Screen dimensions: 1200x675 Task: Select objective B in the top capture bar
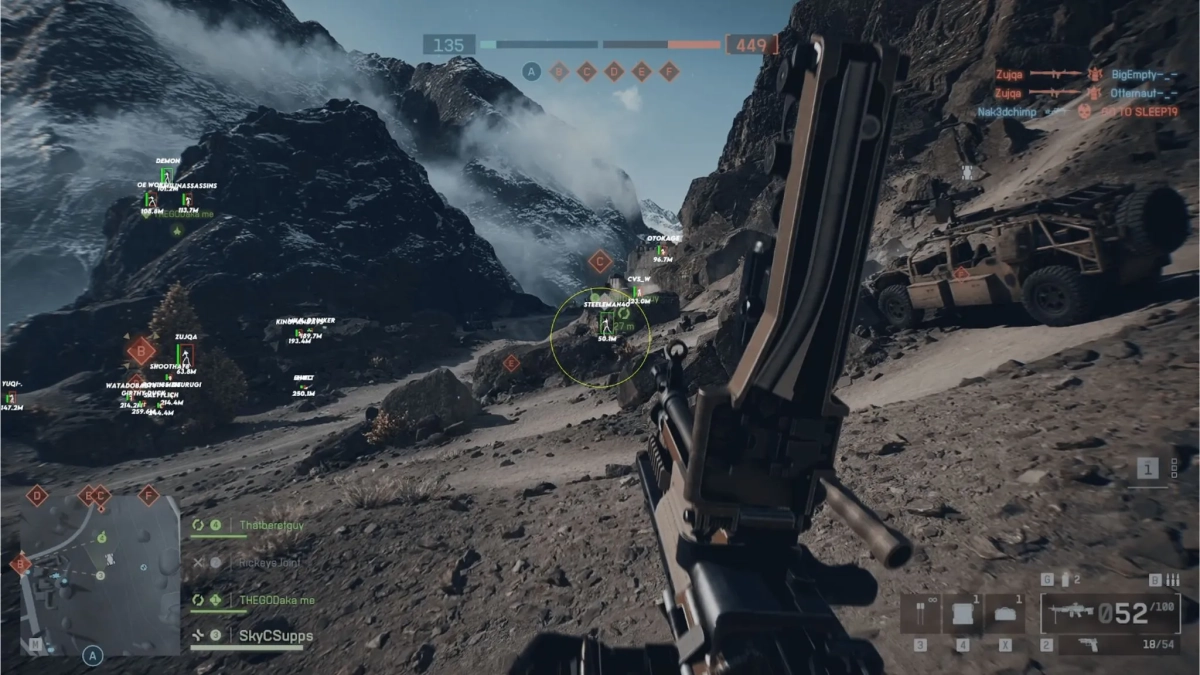pyautogui.click(x=559, y=71)
